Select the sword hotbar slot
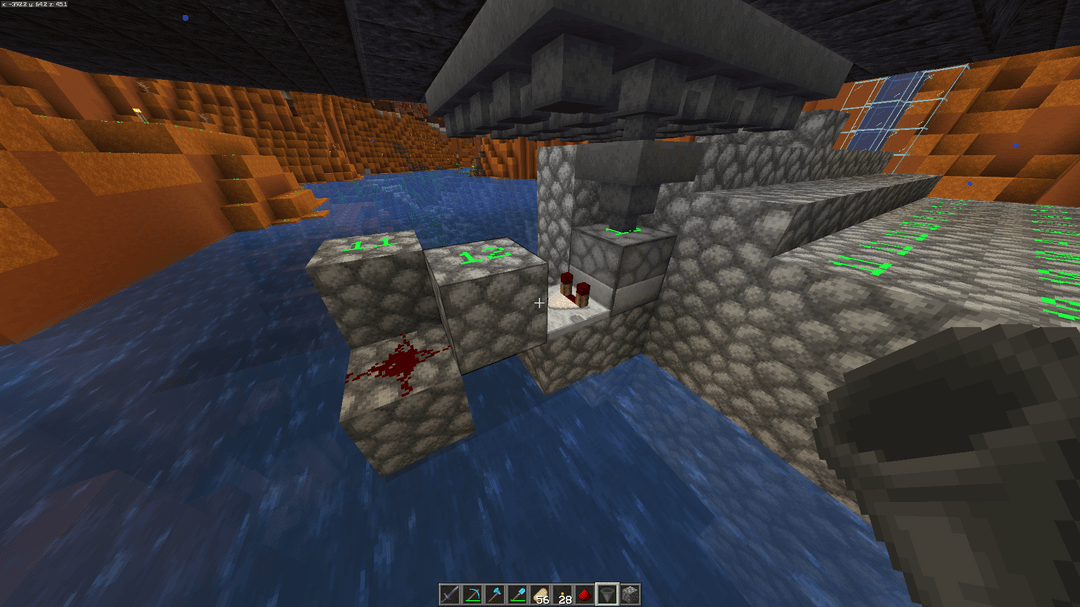This screenshot has width=1080, height=607. tap(451, 595)
